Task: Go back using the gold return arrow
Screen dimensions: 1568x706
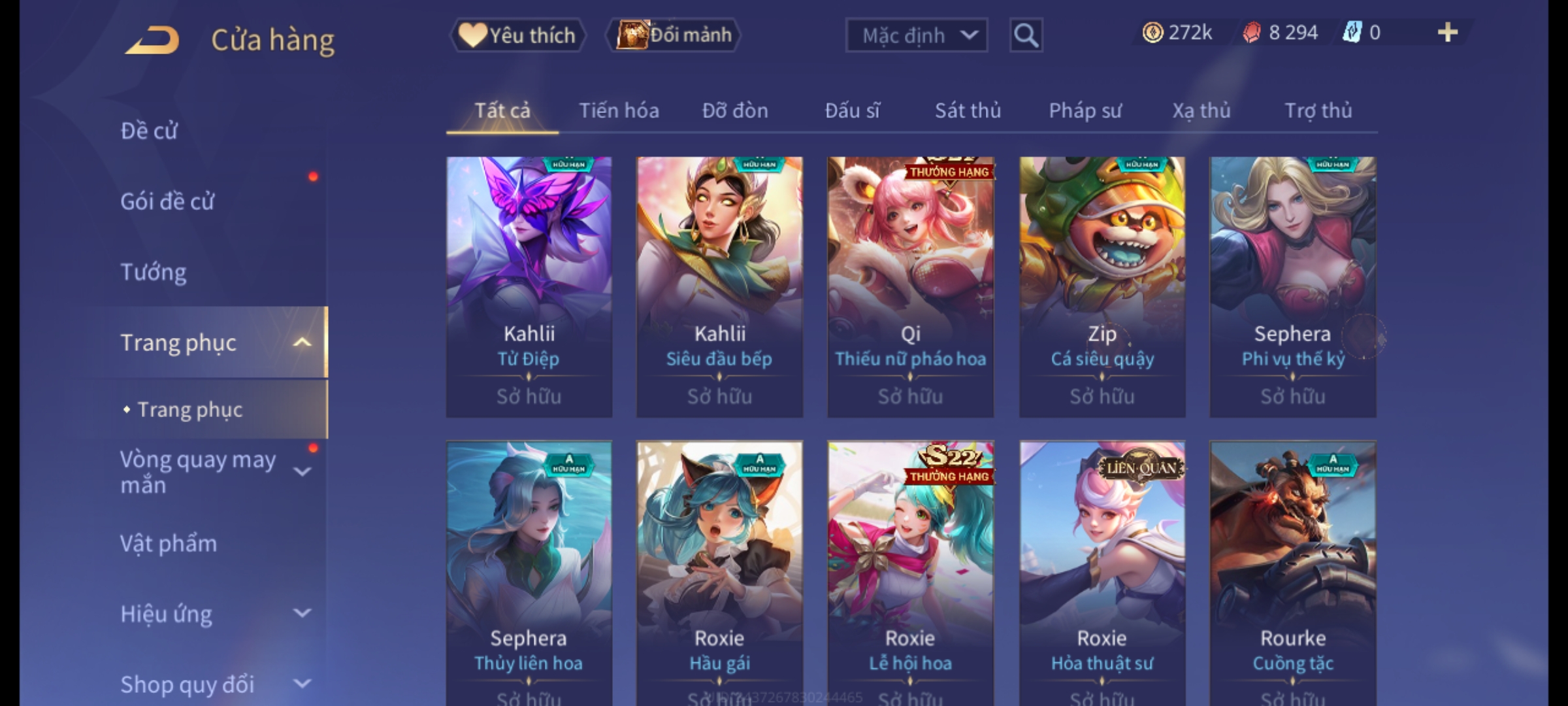Action: point(152,40)
